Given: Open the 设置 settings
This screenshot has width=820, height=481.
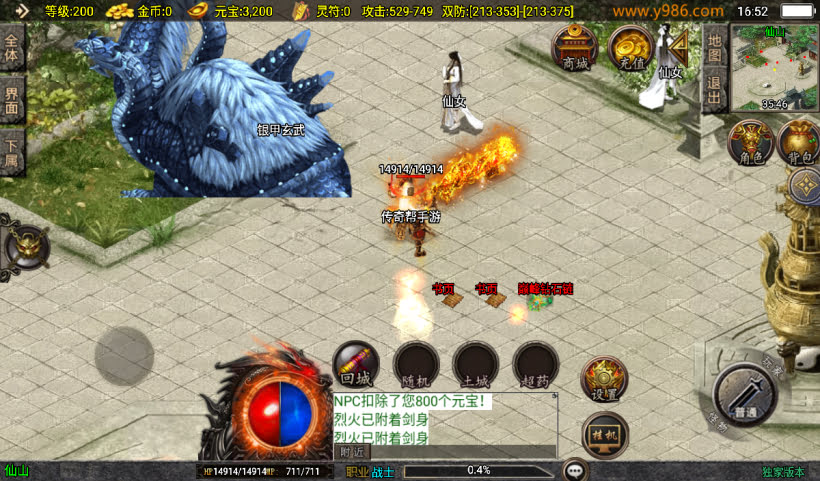Looking at the screenshot, I should pos(605,378).
